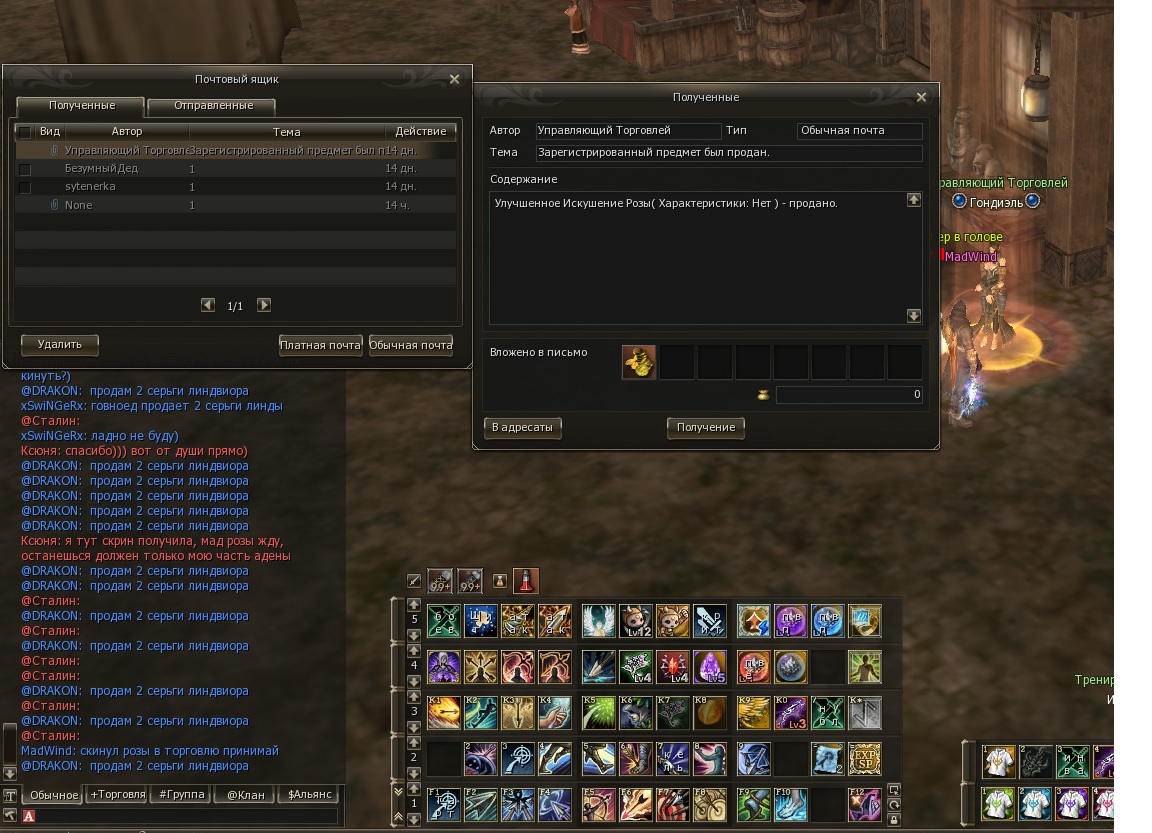Open the mail from sytenerka

coord(90,187)
